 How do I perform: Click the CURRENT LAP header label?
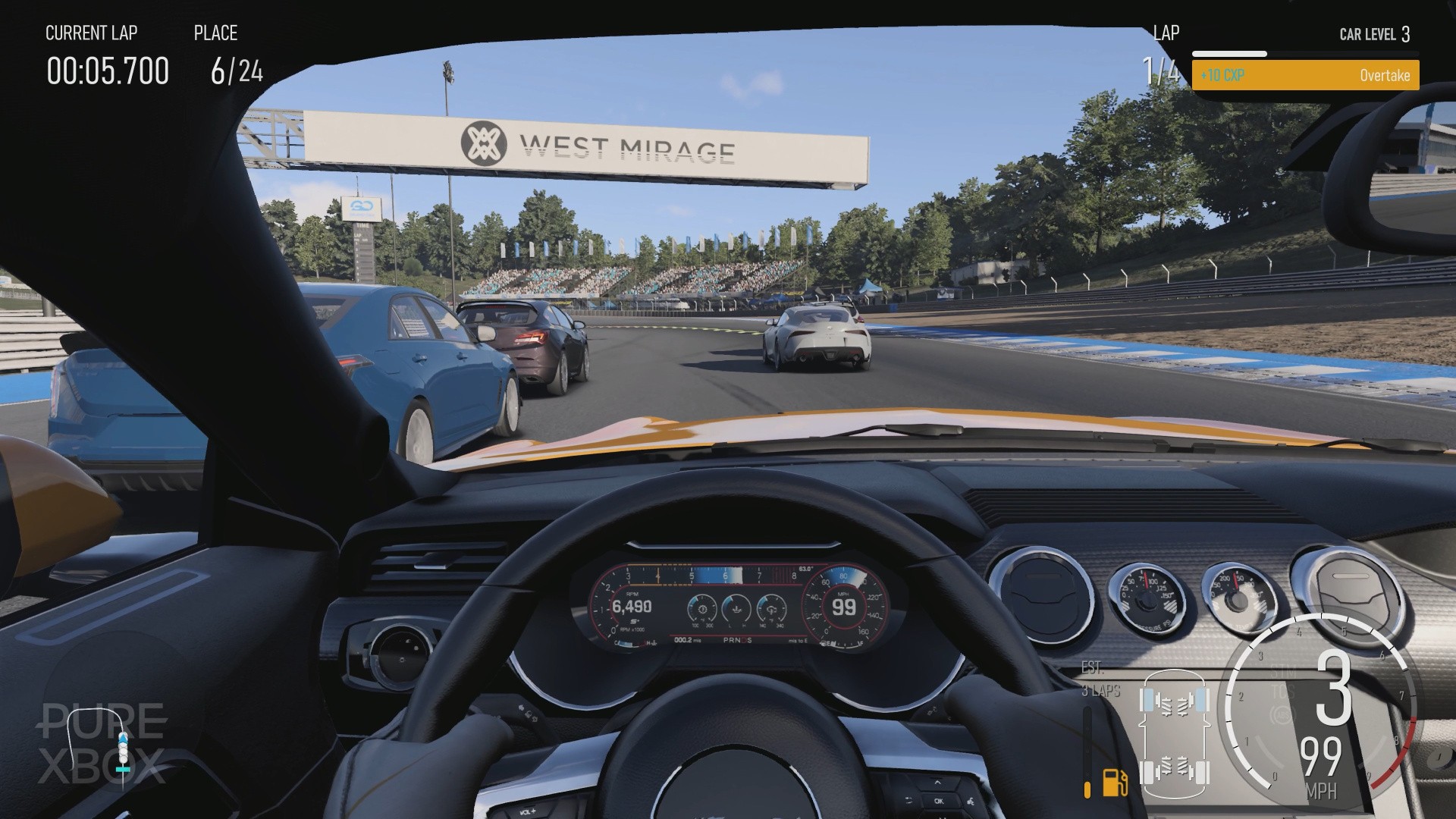(92, 33)
